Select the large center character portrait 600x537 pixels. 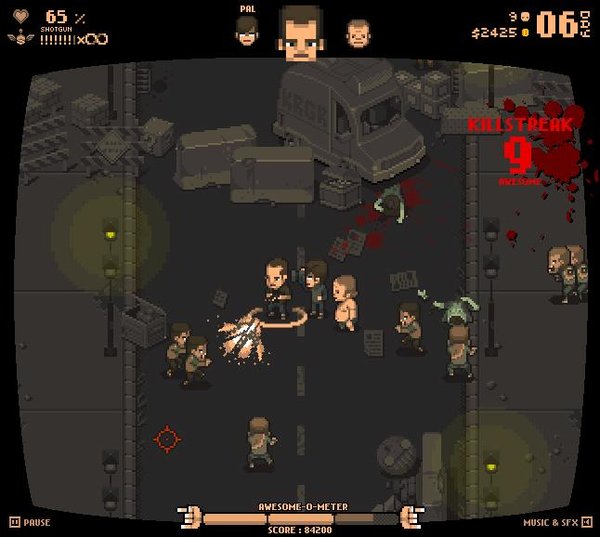301,32
